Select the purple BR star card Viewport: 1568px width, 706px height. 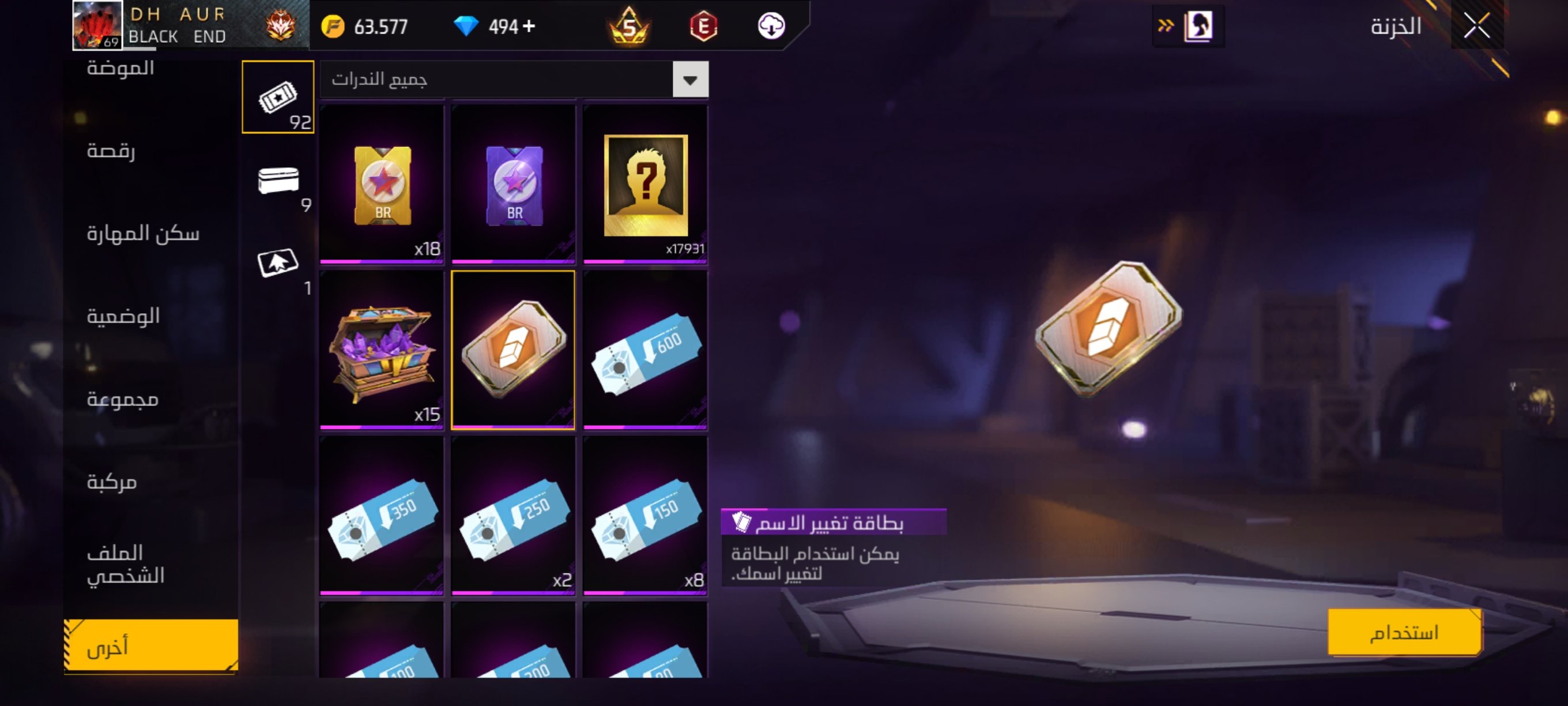(514, 184)
